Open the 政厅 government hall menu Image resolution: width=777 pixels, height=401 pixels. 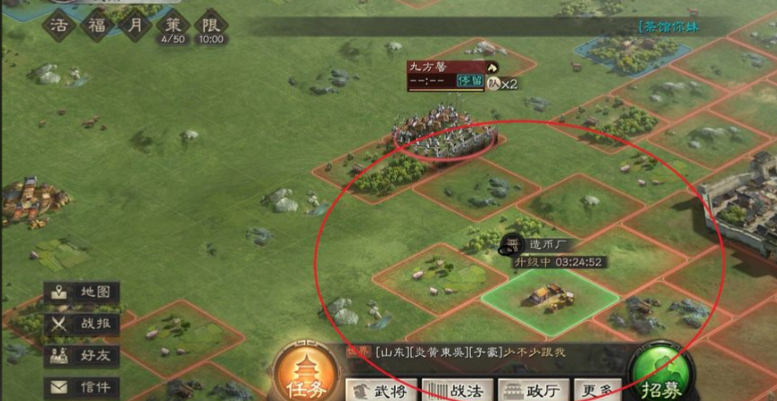click(x=534, y=389)
